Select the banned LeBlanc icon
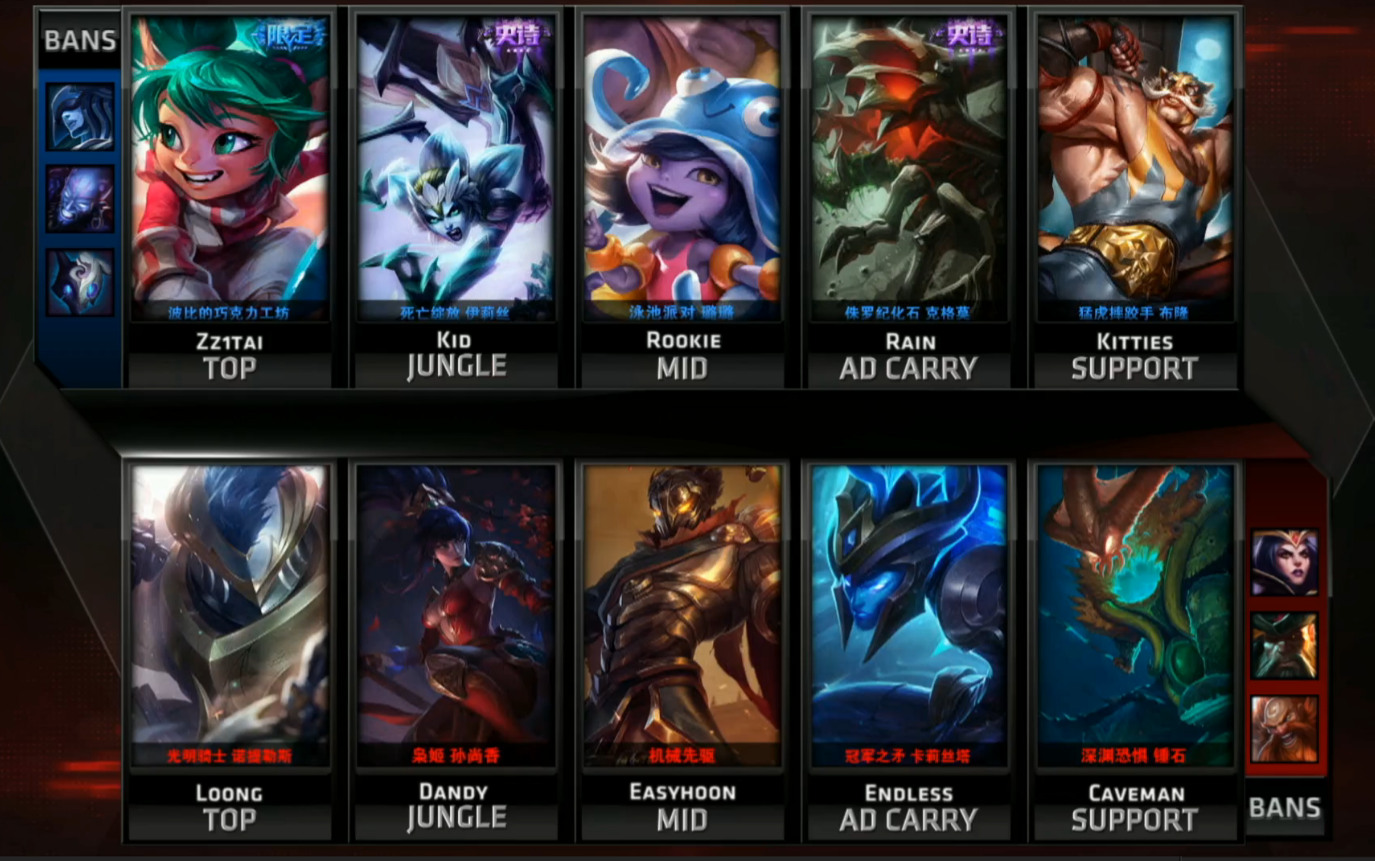 pyautogui.click(x=1285, y=563)
